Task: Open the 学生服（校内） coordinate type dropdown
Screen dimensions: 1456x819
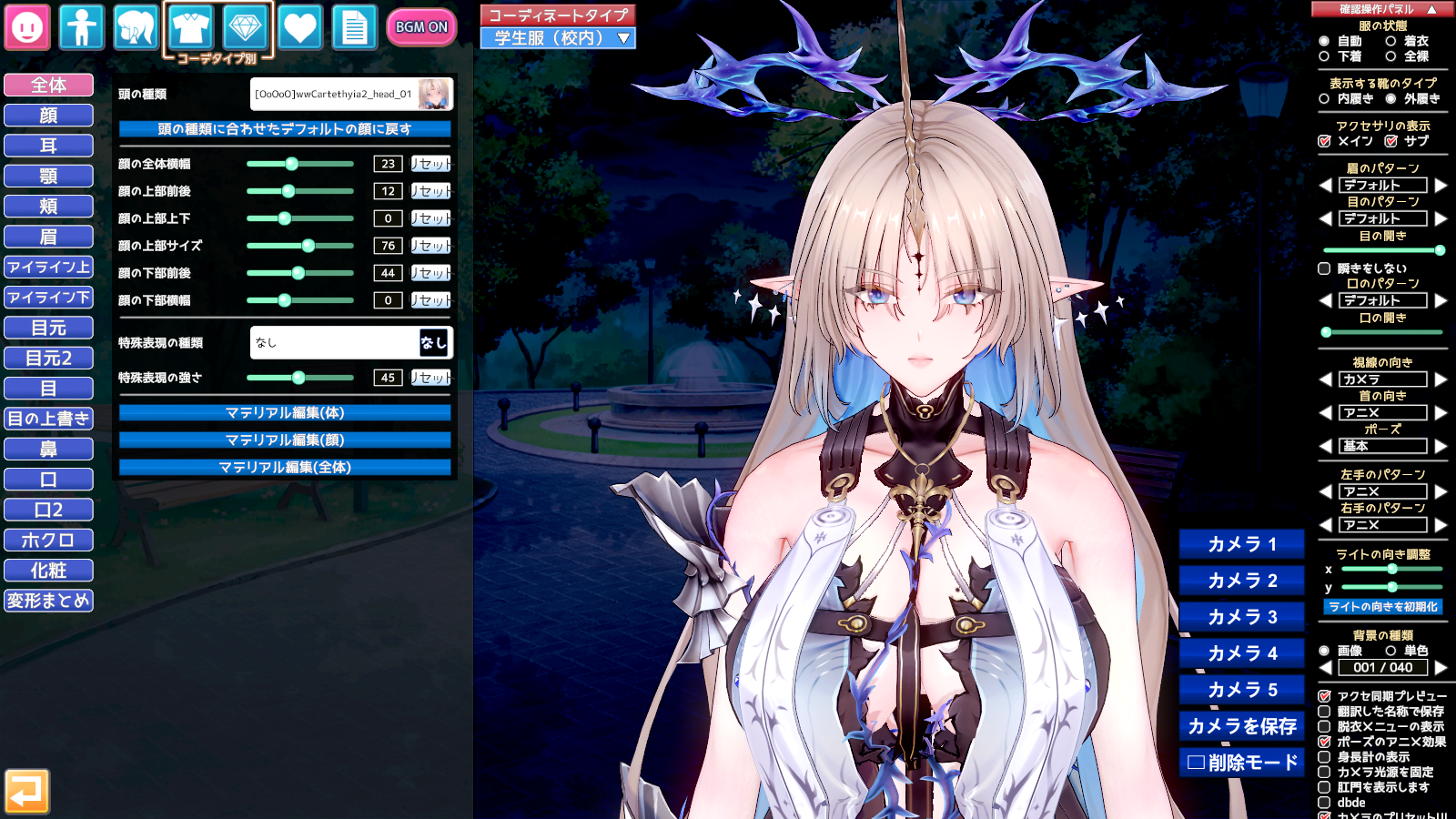Action: tap(558, 38)
